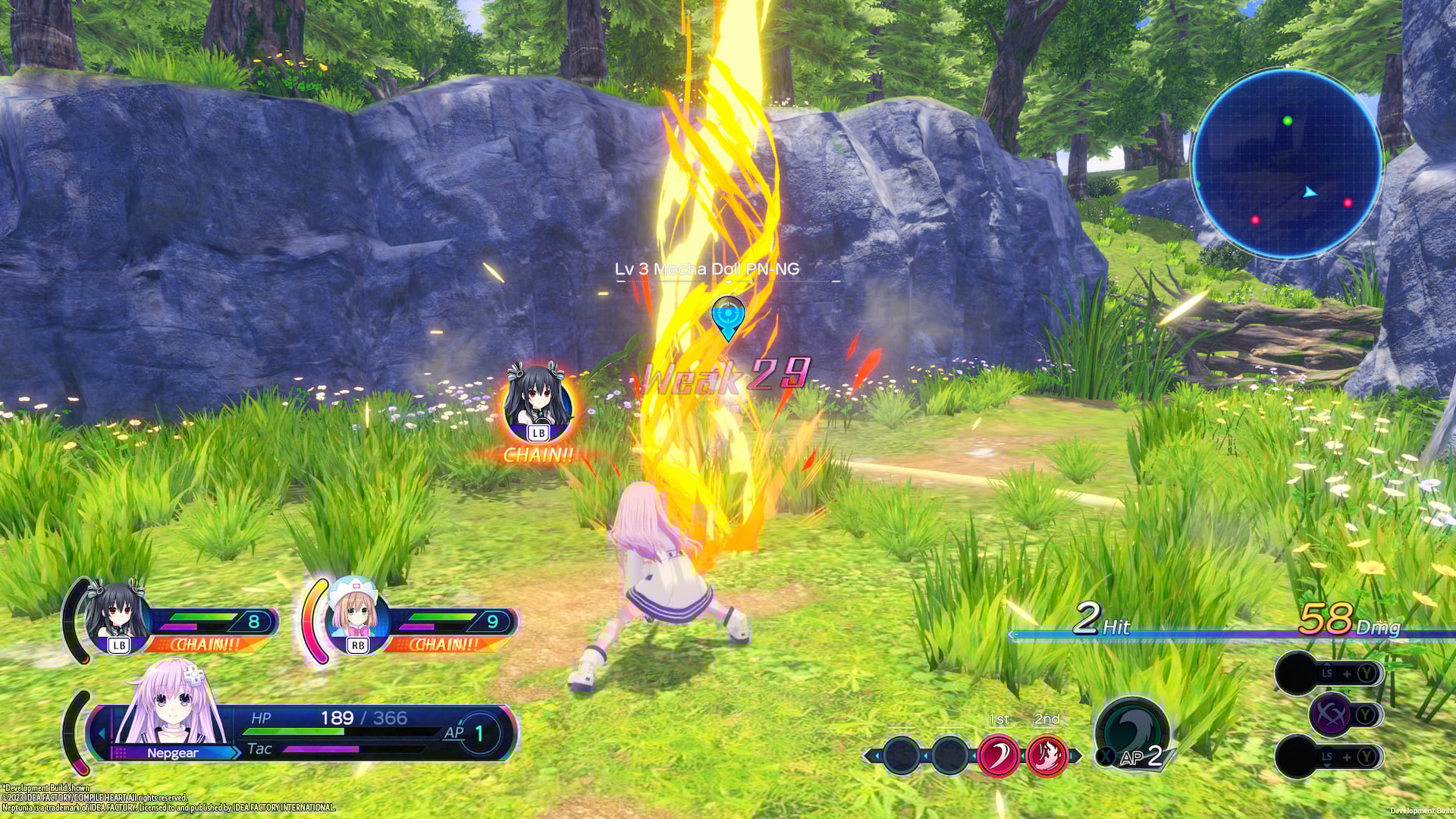
Task: Click the blue target lock-on marker
Action: coord(728,316)
